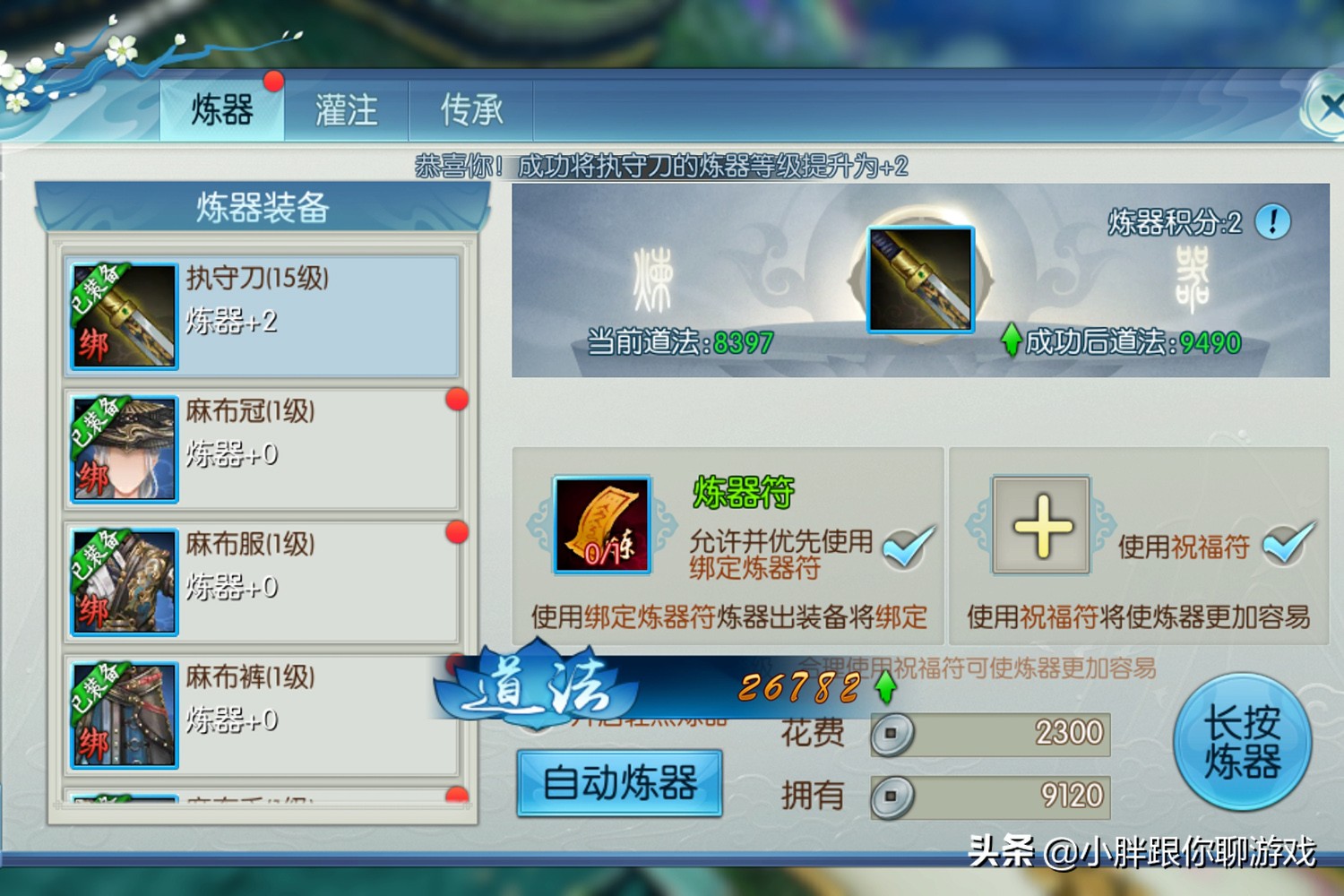Open the 传承 tab
This screenshot has height=896, width=1344.
(471, 108)
